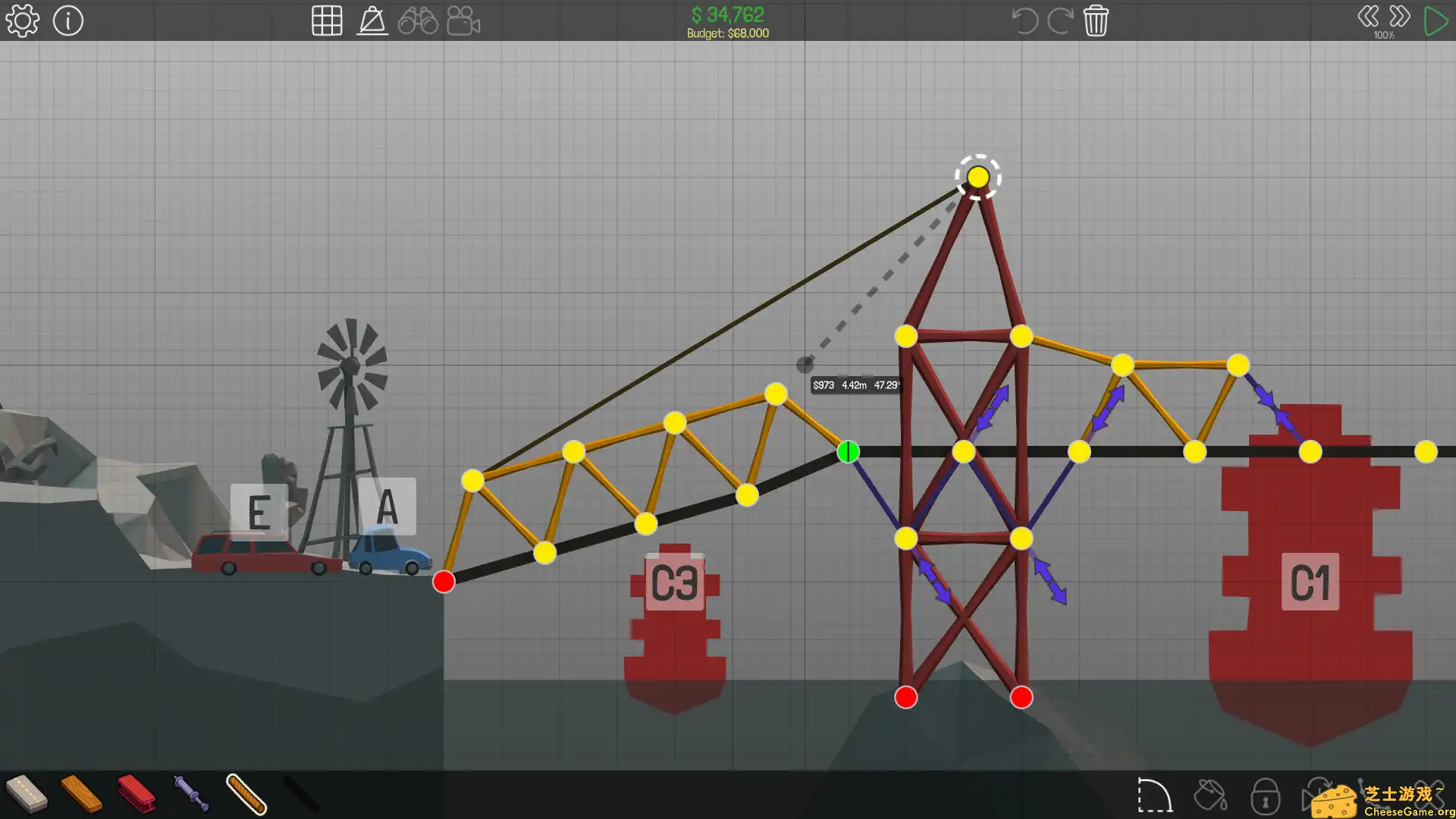Image resolution: width=1456 pixels, height=819 pixels.
Task: Select the steel building material
Action: click(136, 796)
